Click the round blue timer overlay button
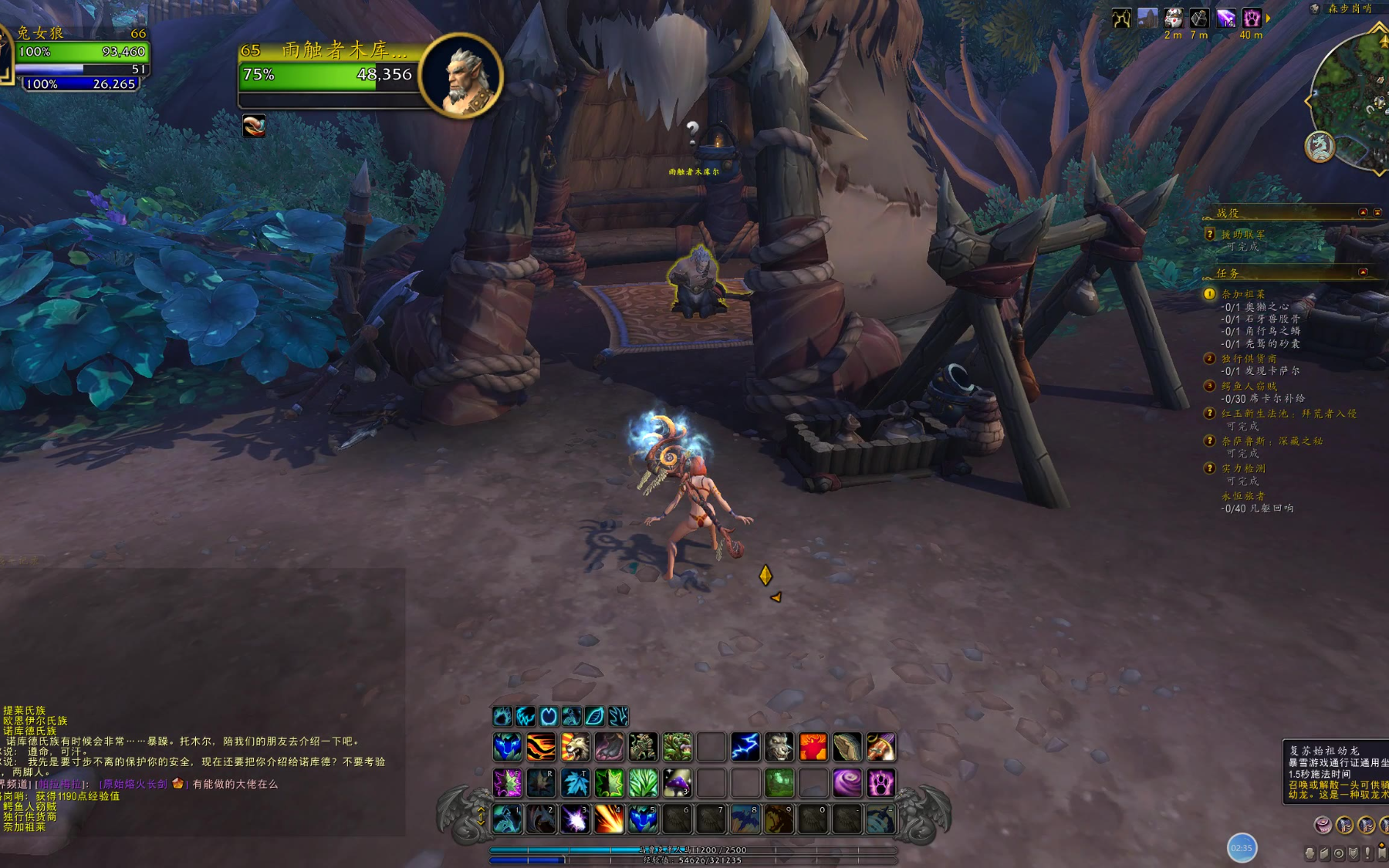Viewport: 1389px width, 868px height. pyautogui.click(x=1242, y=847)
